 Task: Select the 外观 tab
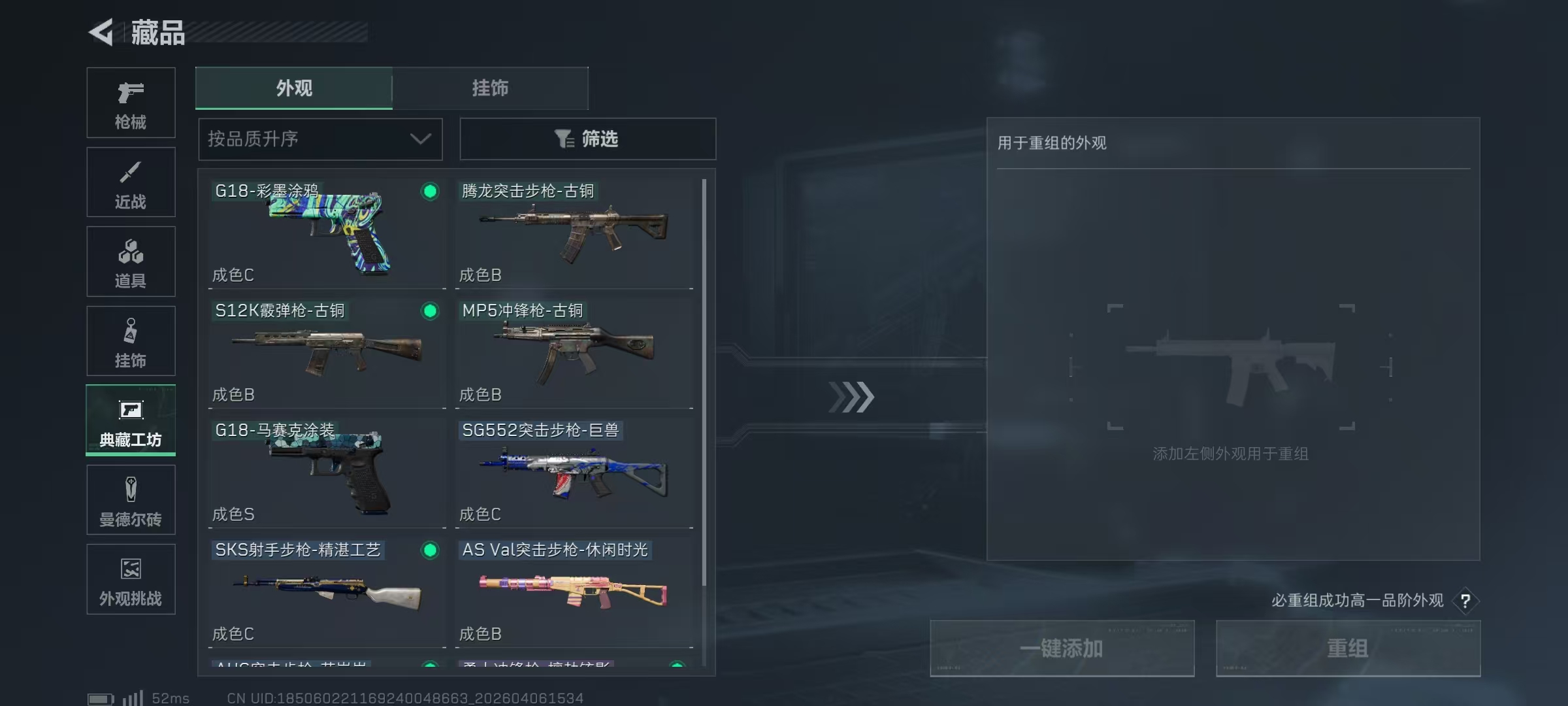coord(293,88)
